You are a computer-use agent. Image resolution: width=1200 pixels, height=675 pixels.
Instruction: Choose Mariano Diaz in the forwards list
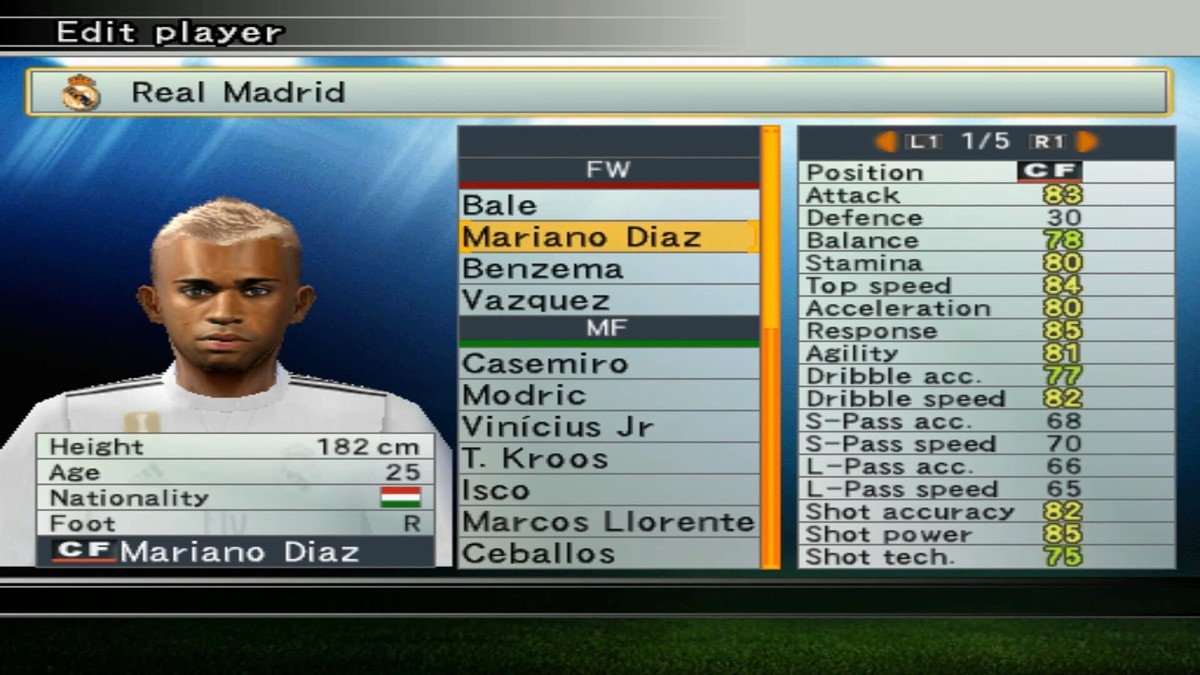pyautogui.click(x=608, y=237)
